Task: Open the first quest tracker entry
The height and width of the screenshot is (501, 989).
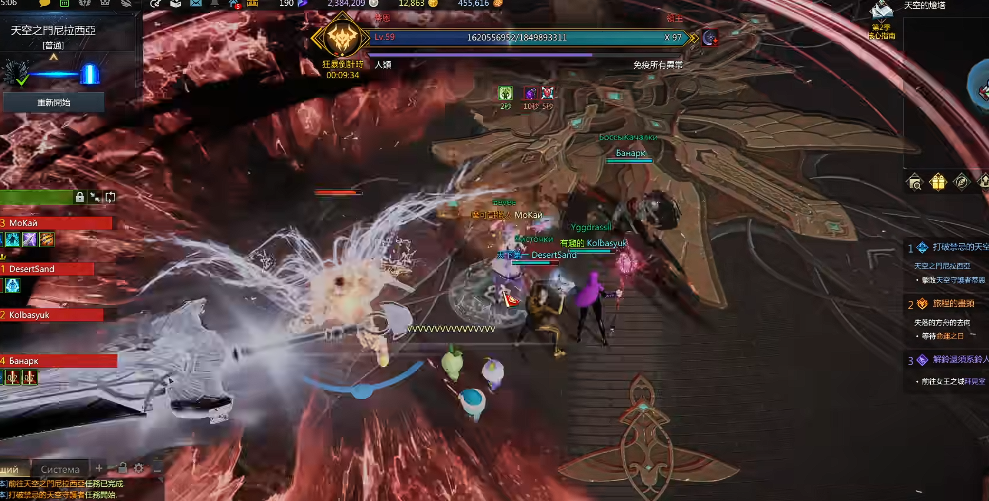Action: pos(953,247)
